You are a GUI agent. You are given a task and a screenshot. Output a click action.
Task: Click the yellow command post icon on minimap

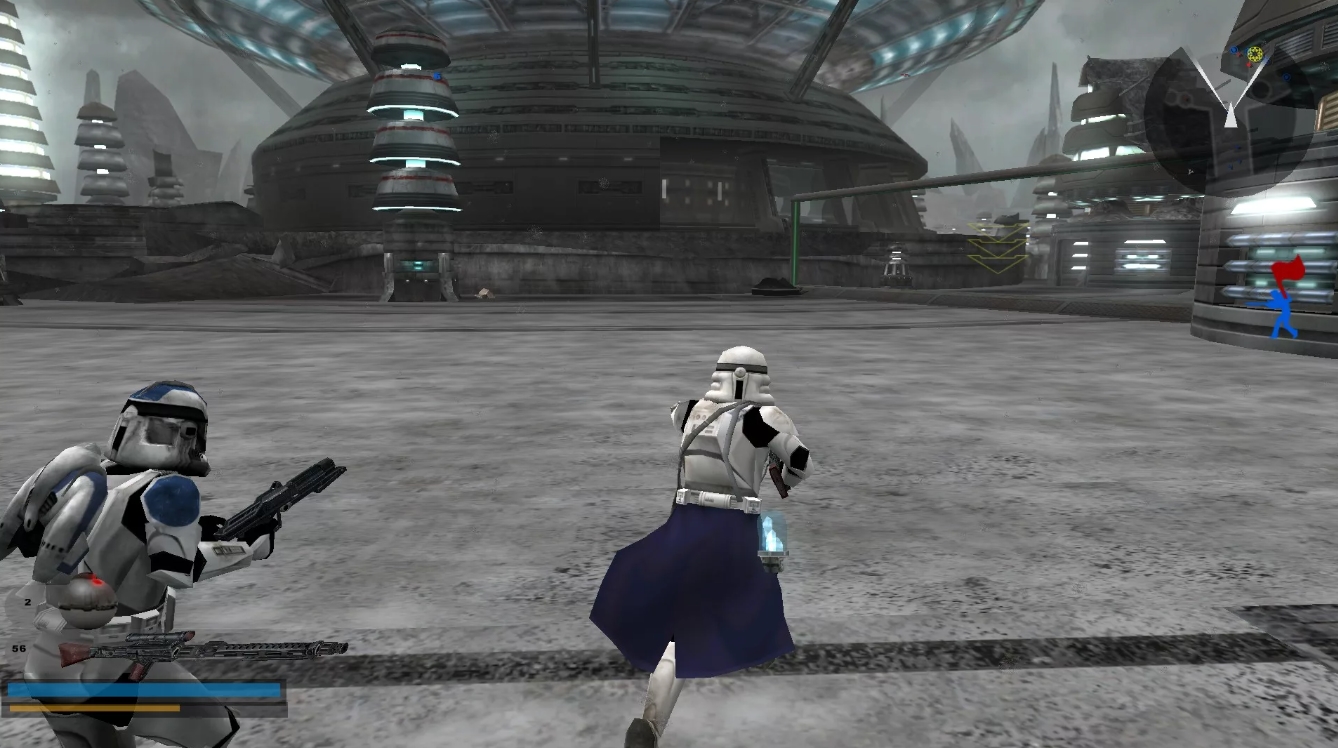(1255, 54)
